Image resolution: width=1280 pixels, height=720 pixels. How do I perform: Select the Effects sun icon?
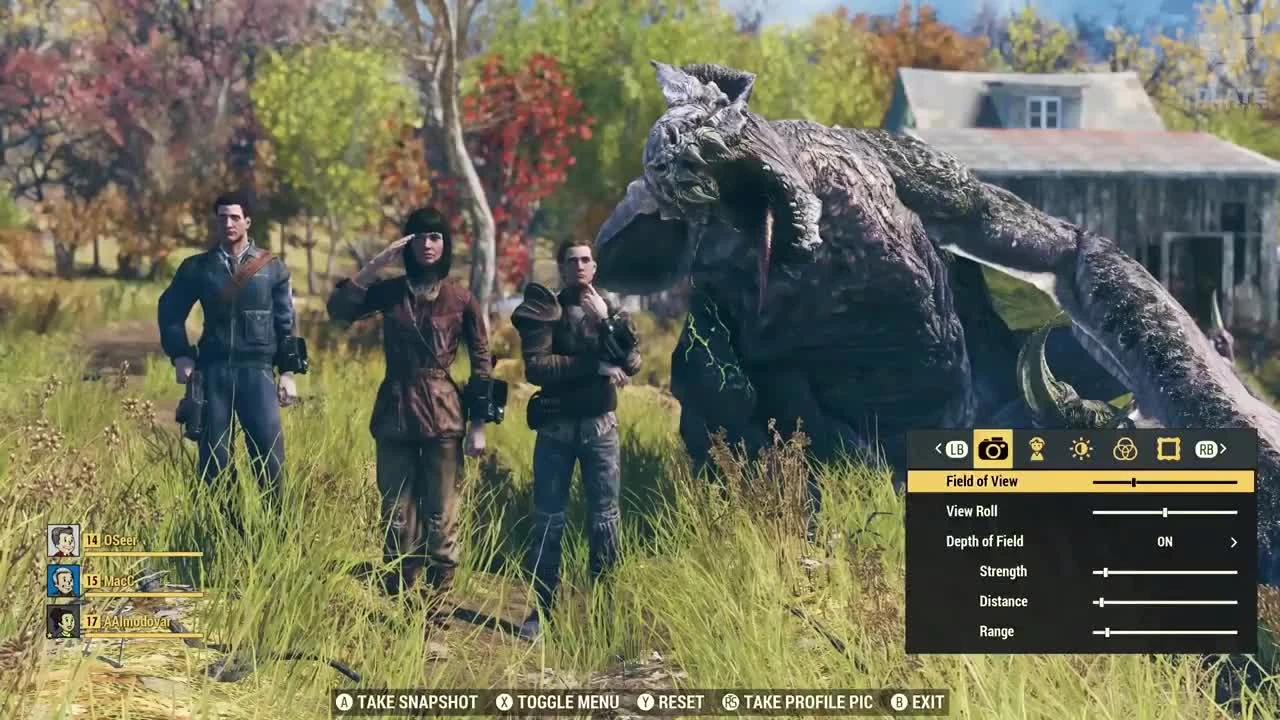[1081, 450]
